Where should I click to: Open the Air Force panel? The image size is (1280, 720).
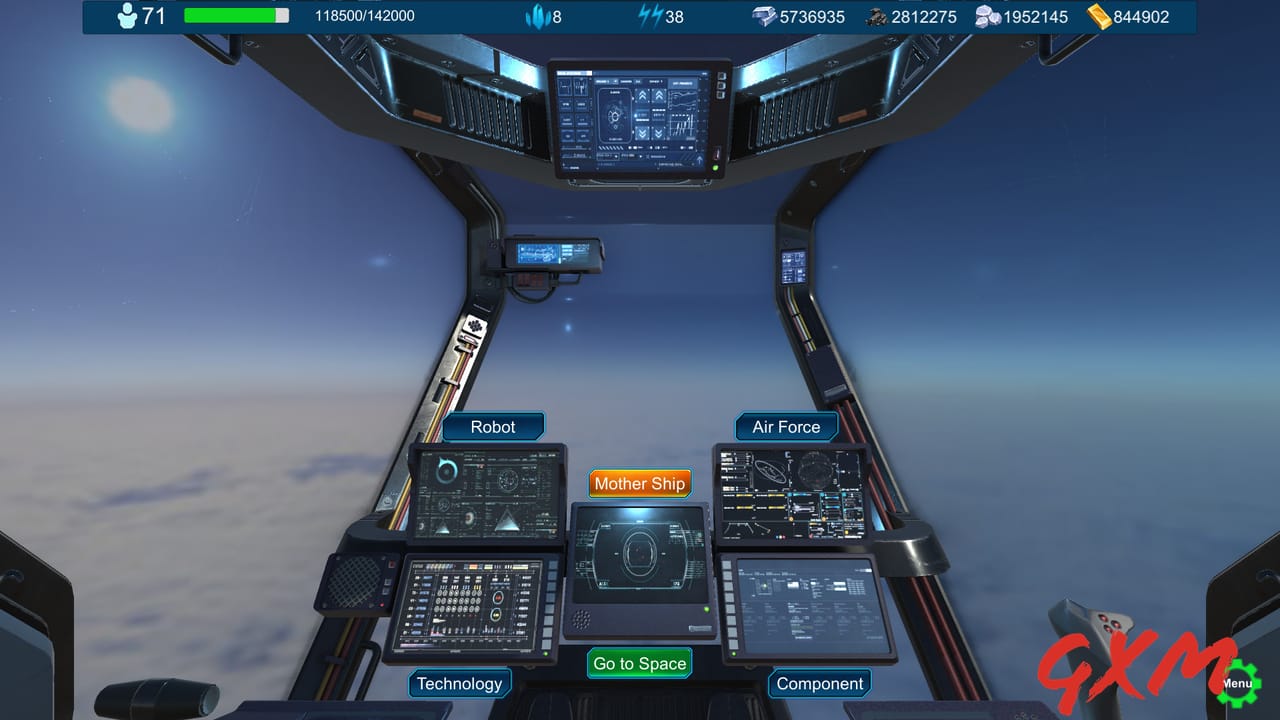tap(786, 426)
